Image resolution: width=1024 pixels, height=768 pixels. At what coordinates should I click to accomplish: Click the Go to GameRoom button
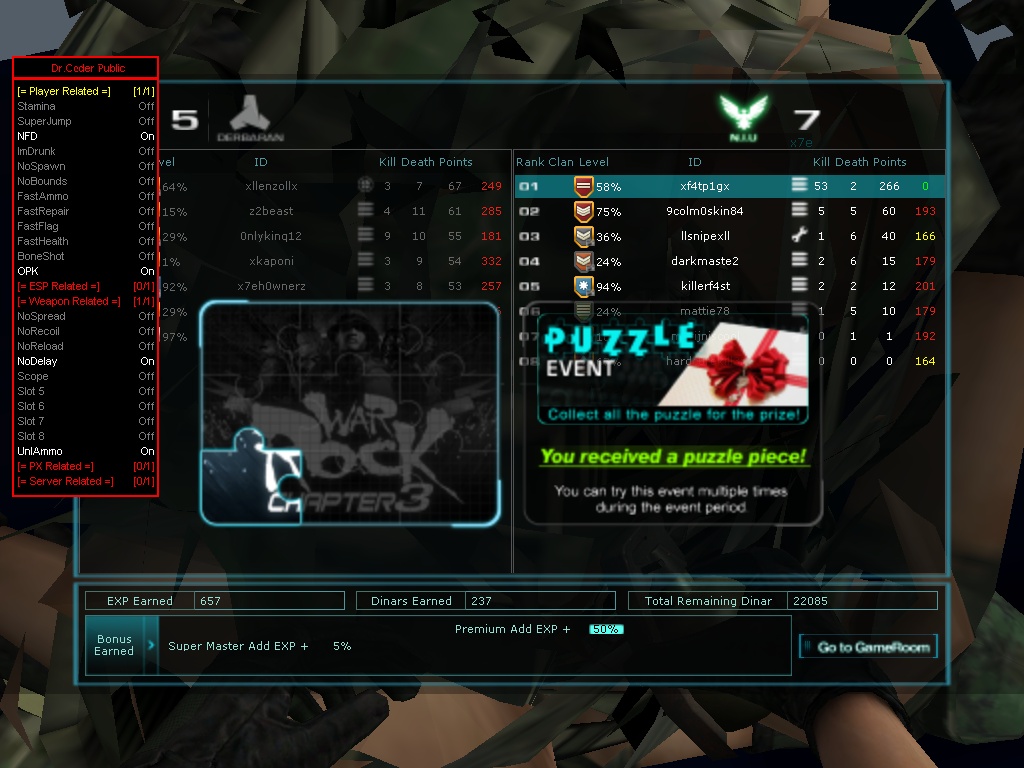point(869,647)
